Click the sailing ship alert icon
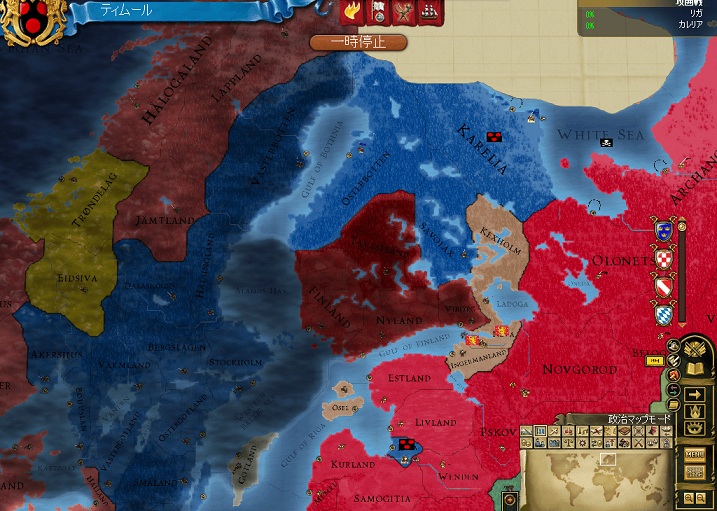Screen dimensions: 717x511 [428, 11]
